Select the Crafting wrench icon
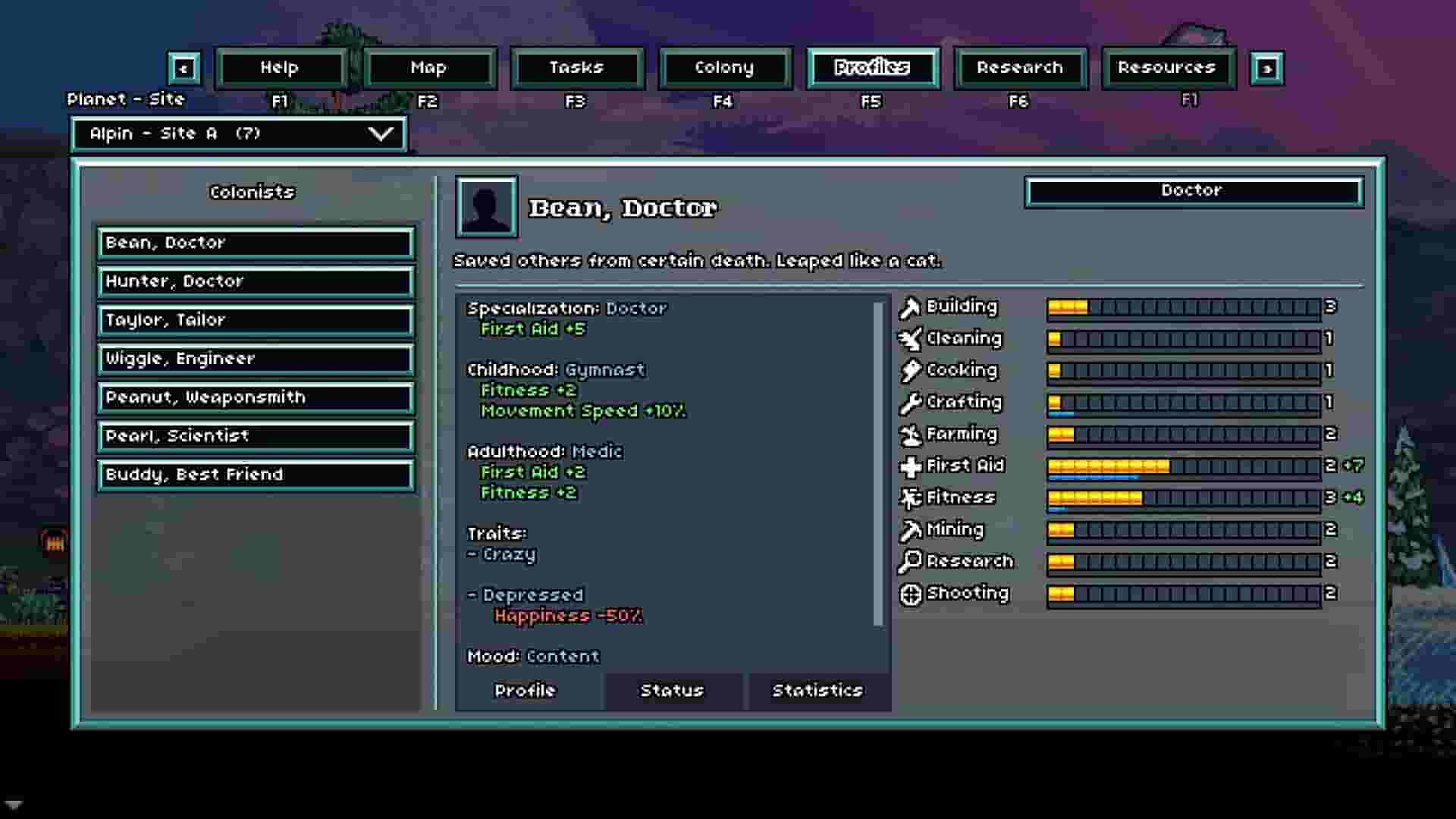Image resolution: width=1456 pixels, height=819 pixels. click(x=909, y=402)
